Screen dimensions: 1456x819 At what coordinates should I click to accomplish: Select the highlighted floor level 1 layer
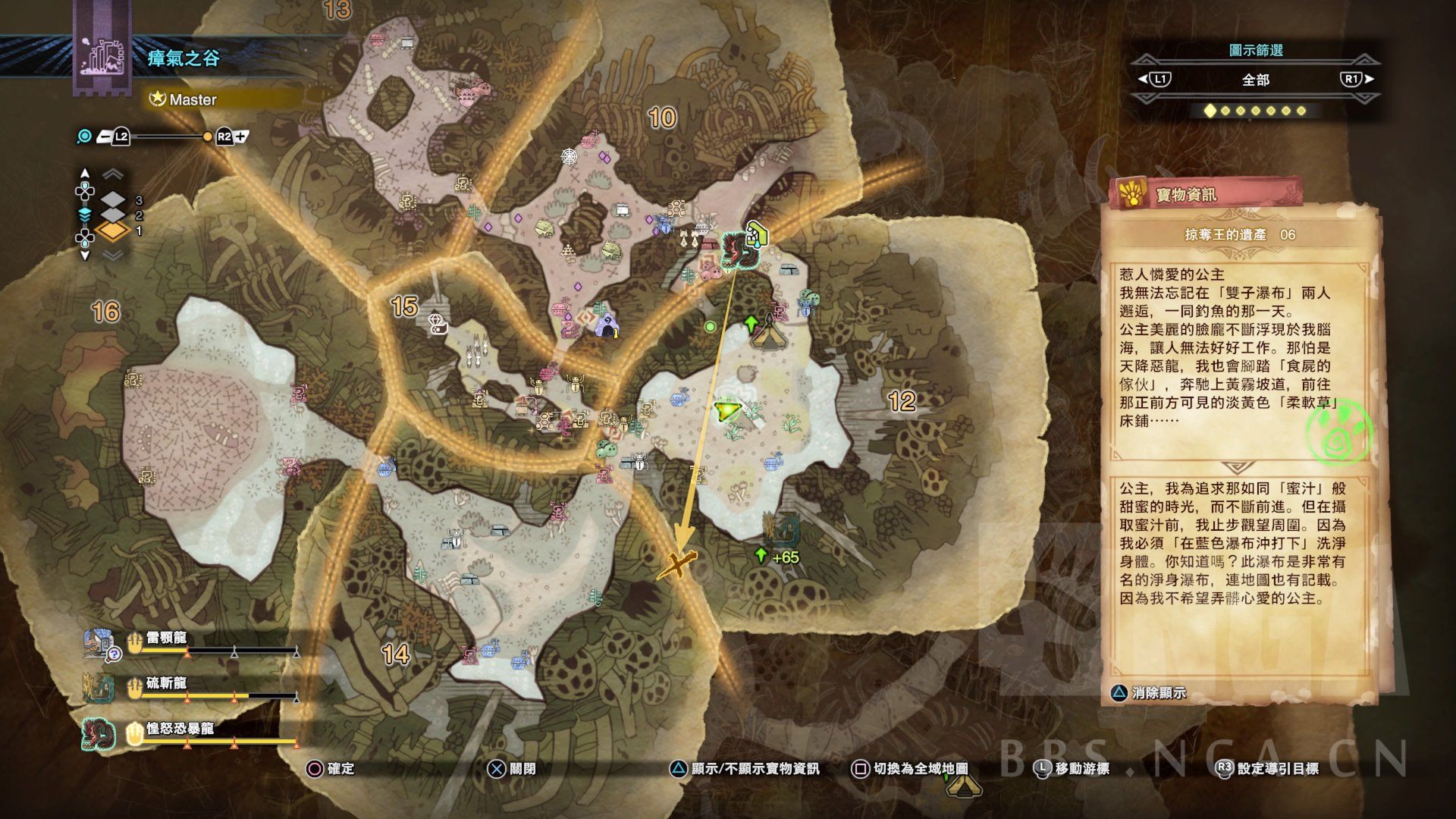(113, 231)
